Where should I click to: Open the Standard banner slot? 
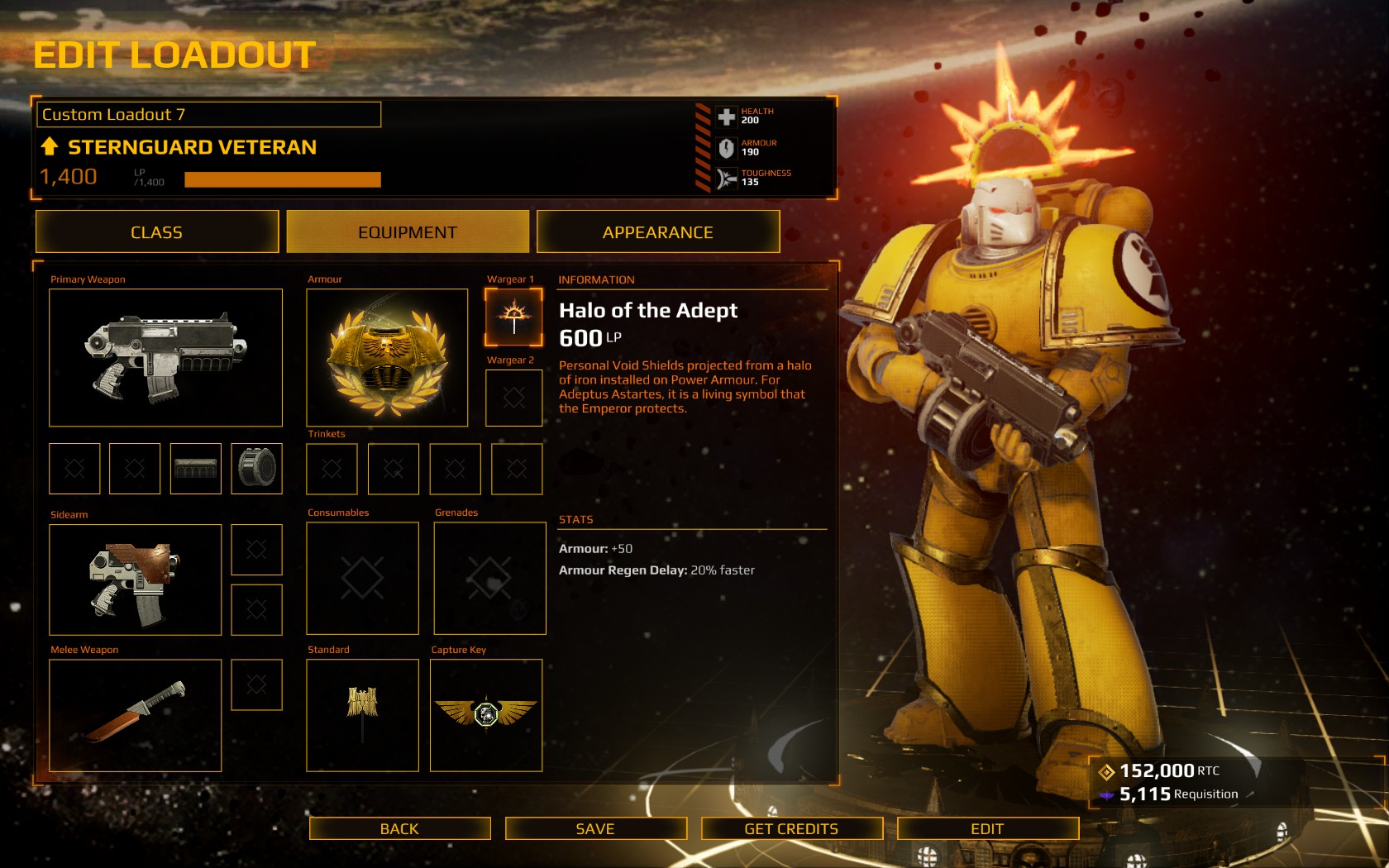click(362, 715)
